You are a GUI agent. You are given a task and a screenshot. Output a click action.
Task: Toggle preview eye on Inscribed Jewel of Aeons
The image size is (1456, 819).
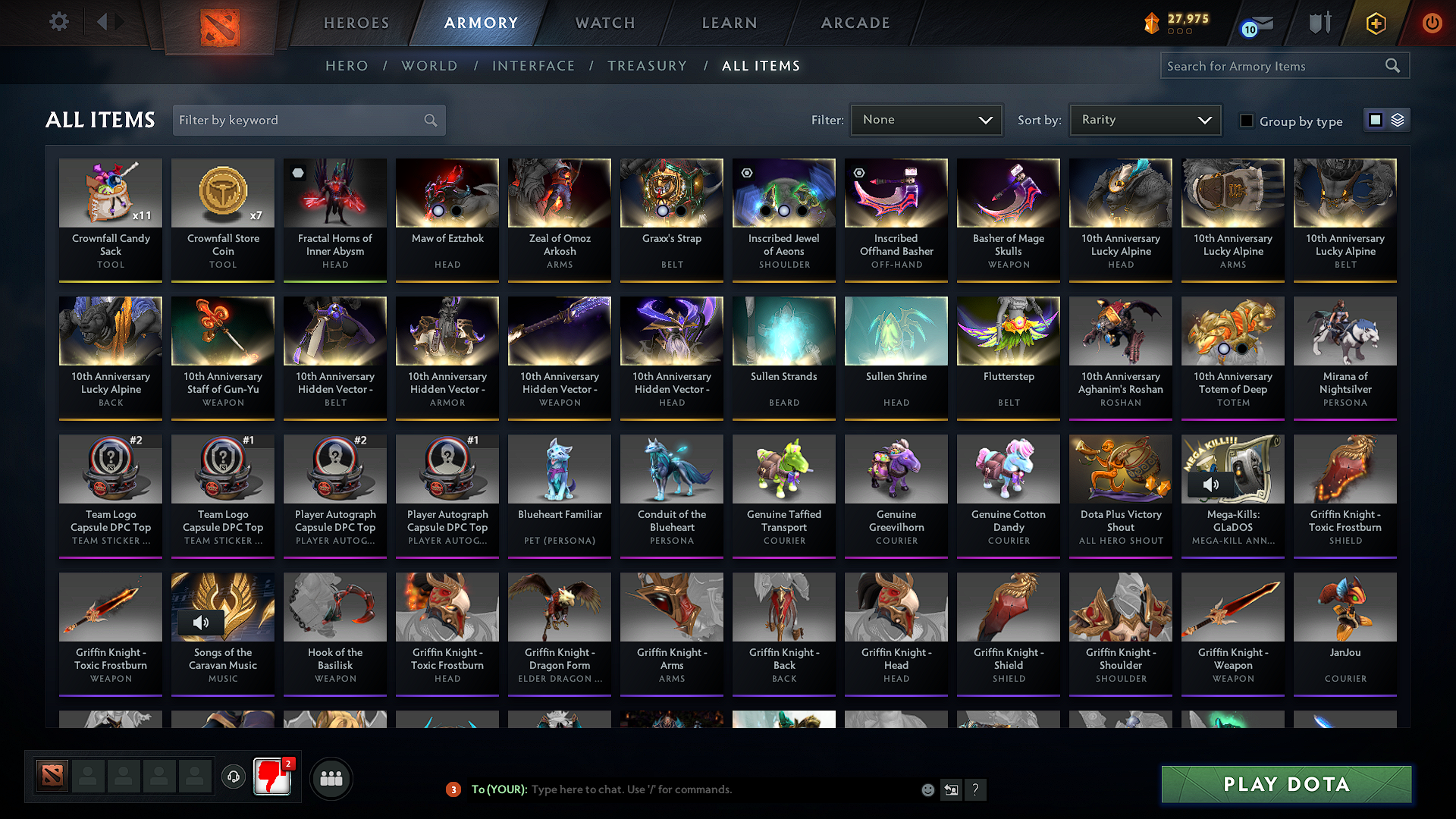[745, 173]
